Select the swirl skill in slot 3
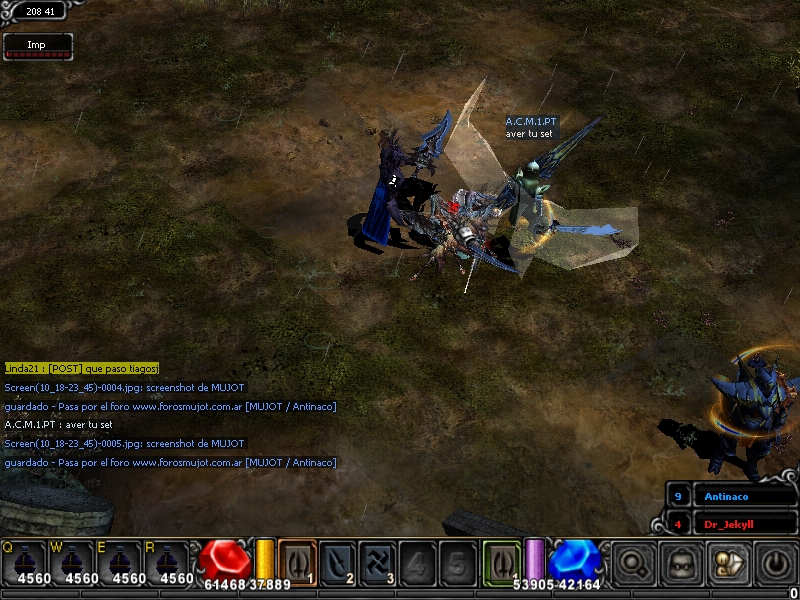Screen dimensions: 800x600 [x=377, y=563]
